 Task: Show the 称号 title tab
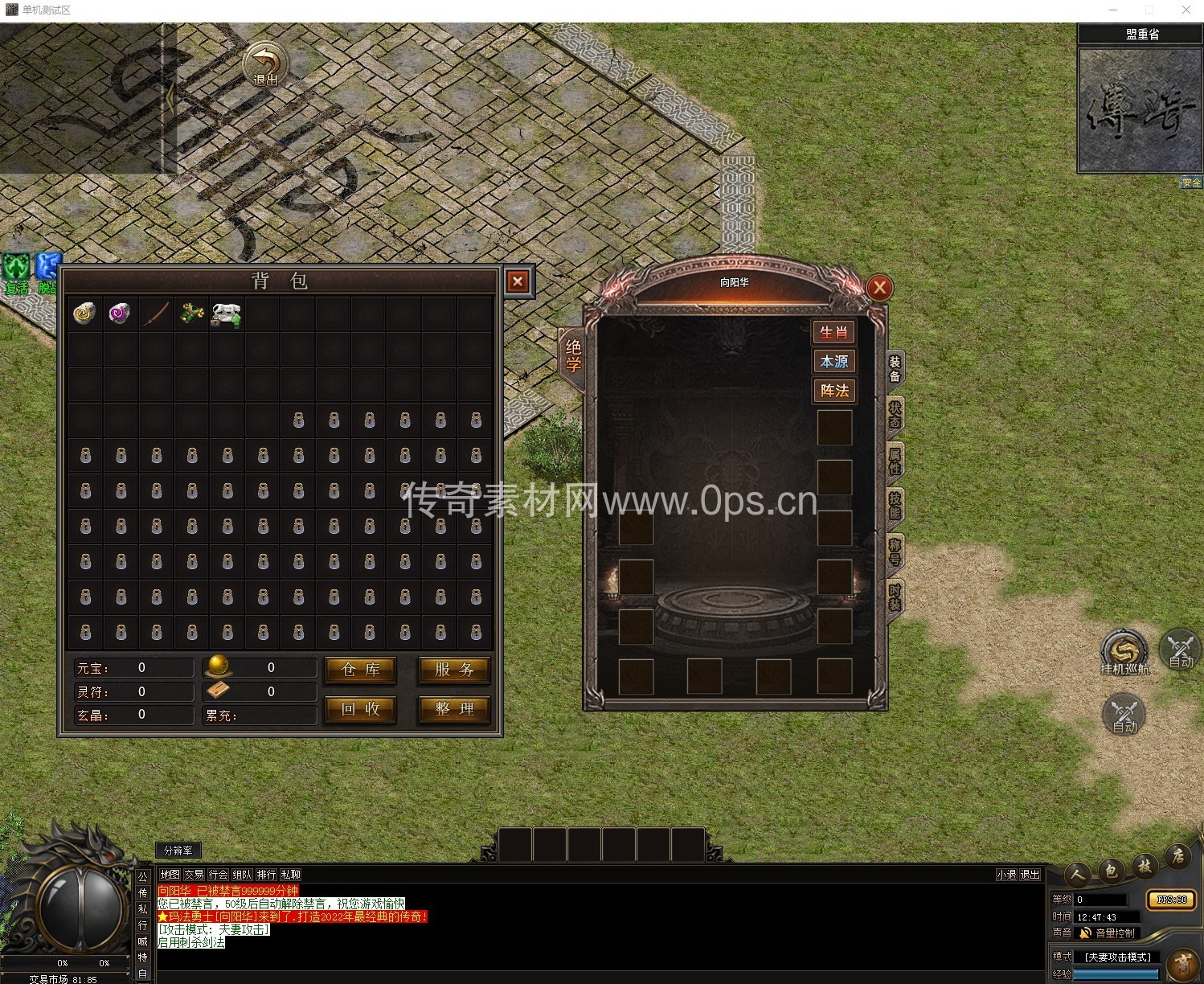click(x=895, y=552)
